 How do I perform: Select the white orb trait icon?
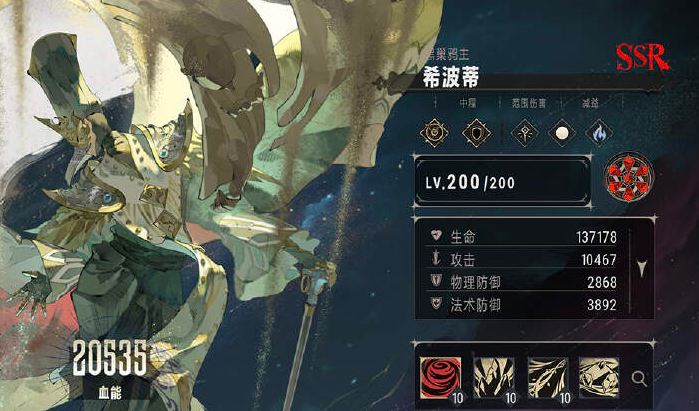(564, 132)
